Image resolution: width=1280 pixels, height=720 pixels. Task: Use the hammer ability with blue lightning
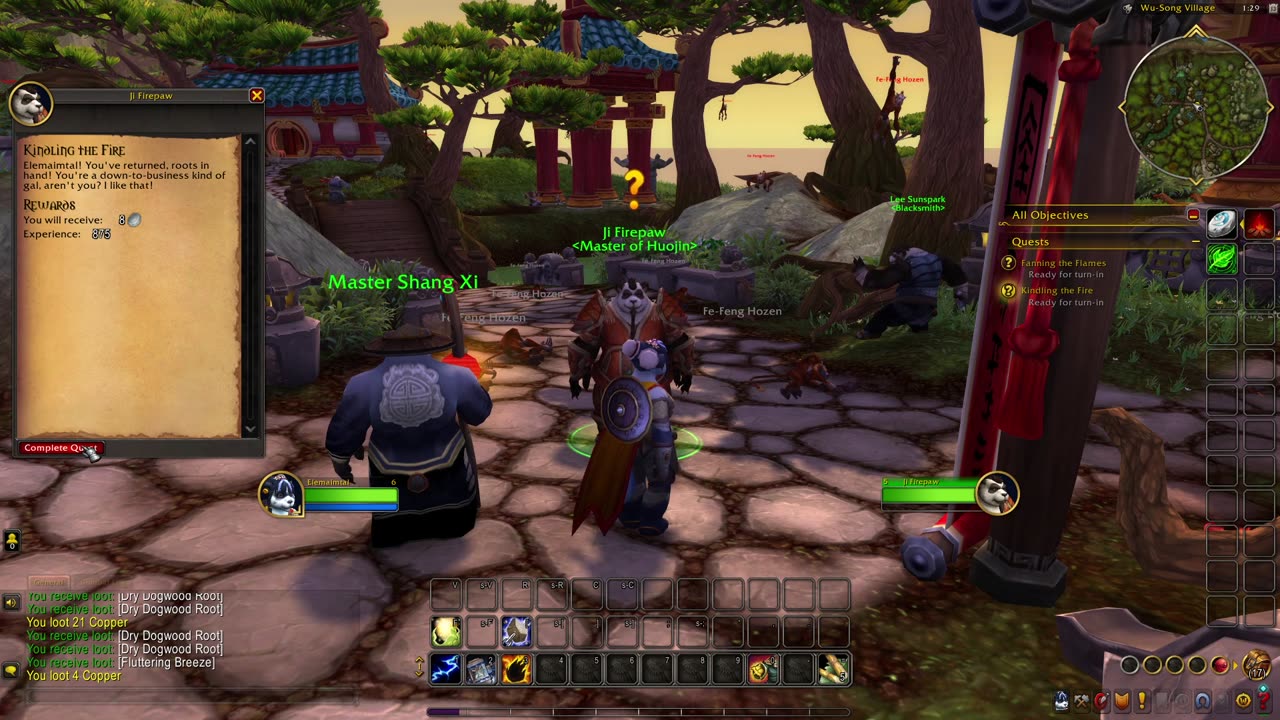point(516,632)
